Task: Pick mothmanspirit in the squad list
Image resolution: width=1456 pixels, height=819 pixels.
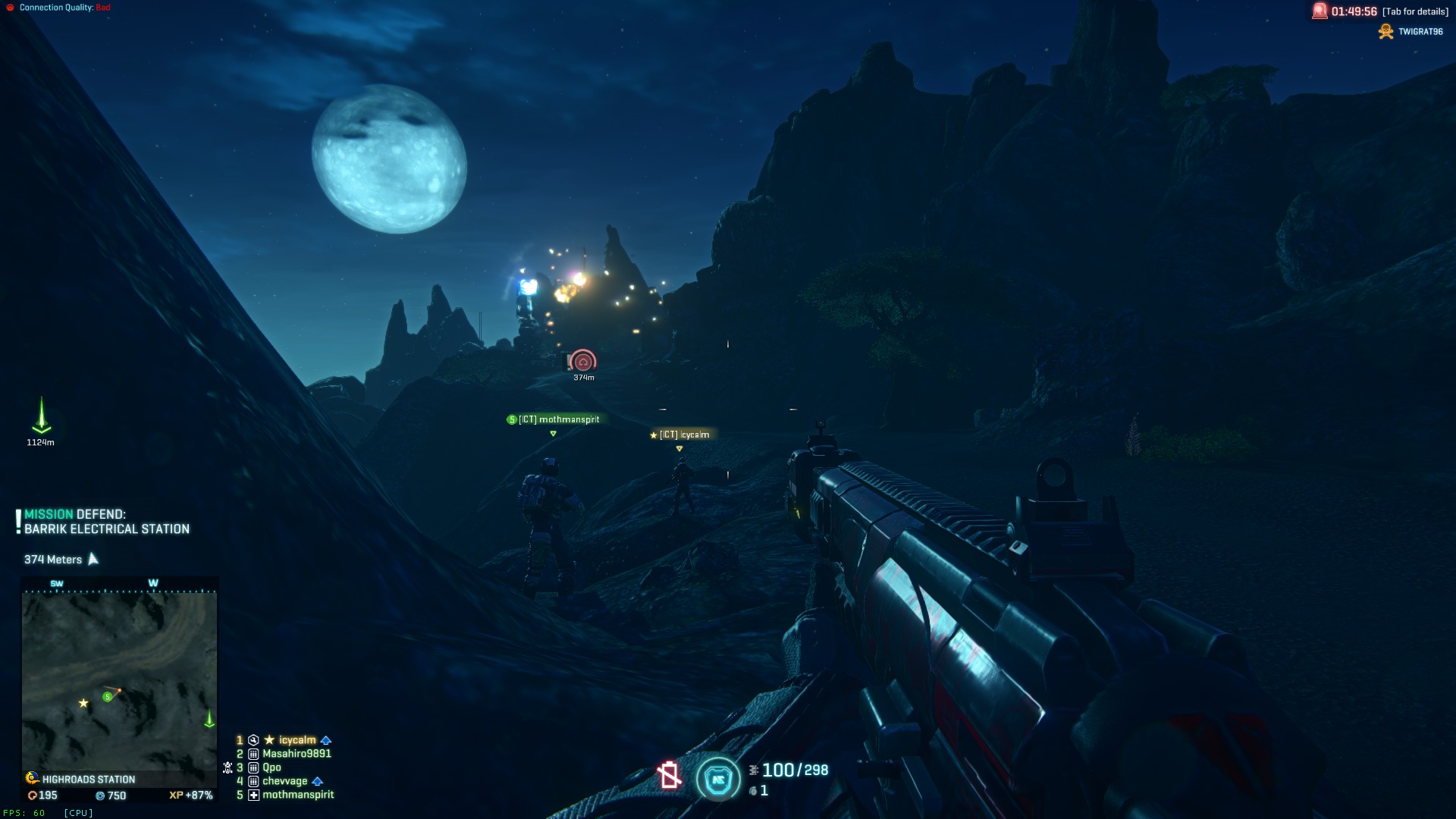Action: click(297, 795)
